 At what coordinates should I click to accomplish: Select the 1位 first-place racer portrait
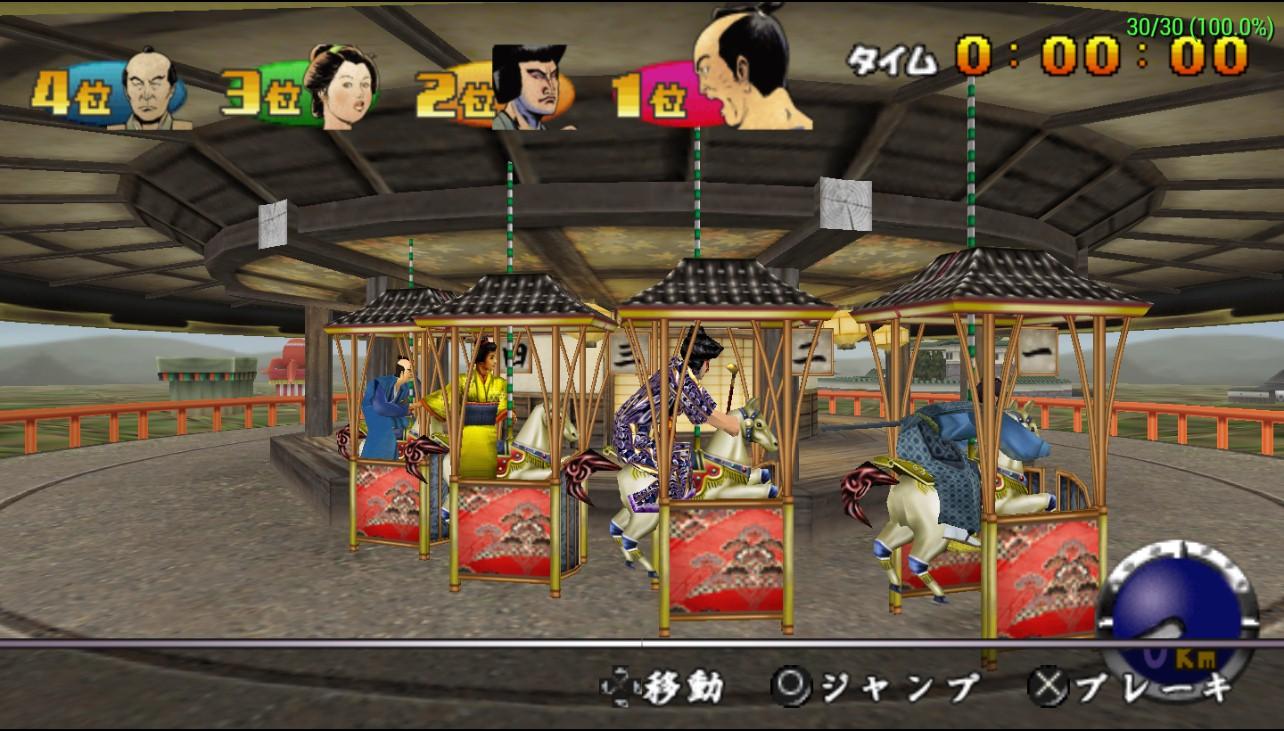click(x=750, y=72)
